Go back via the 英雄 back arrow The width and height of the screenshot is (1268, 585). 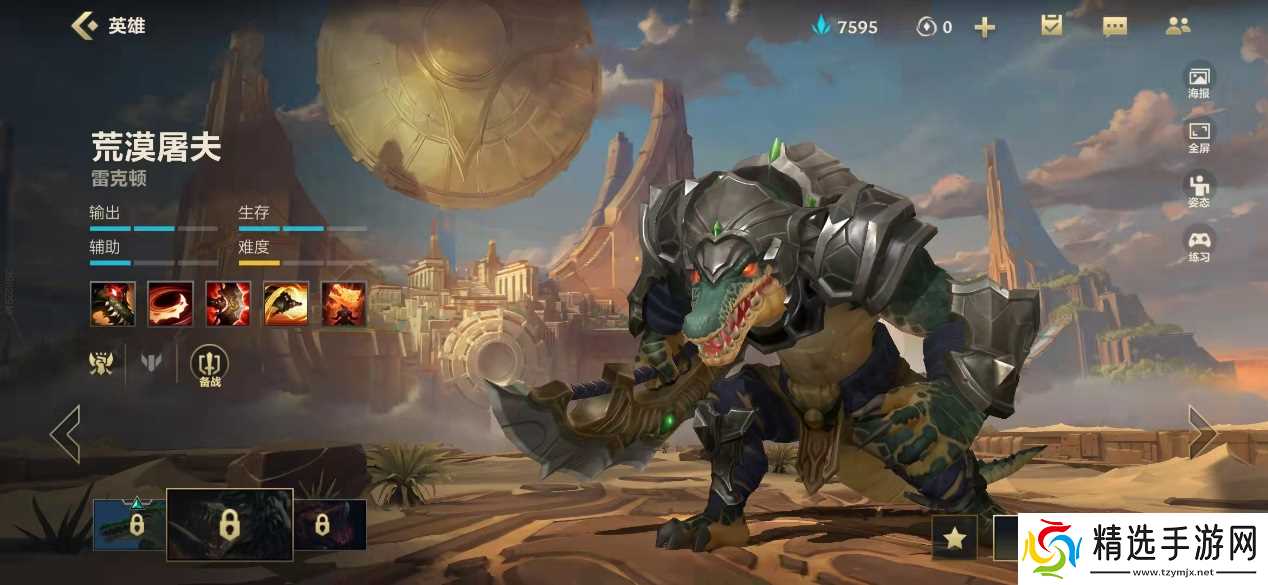(85, 26)
